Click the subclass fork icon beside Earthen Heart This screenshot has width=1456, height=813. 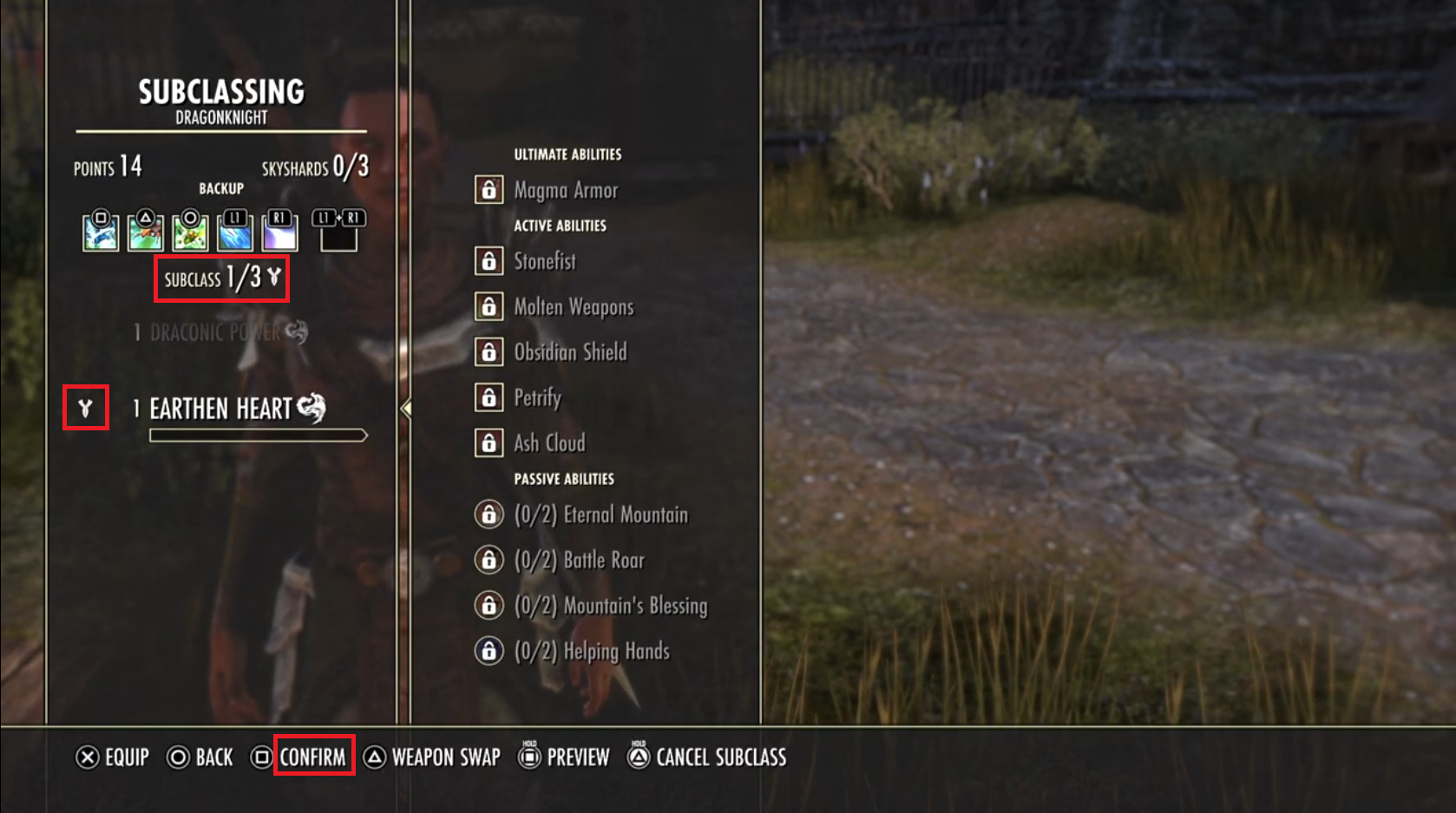click(83, 407)
